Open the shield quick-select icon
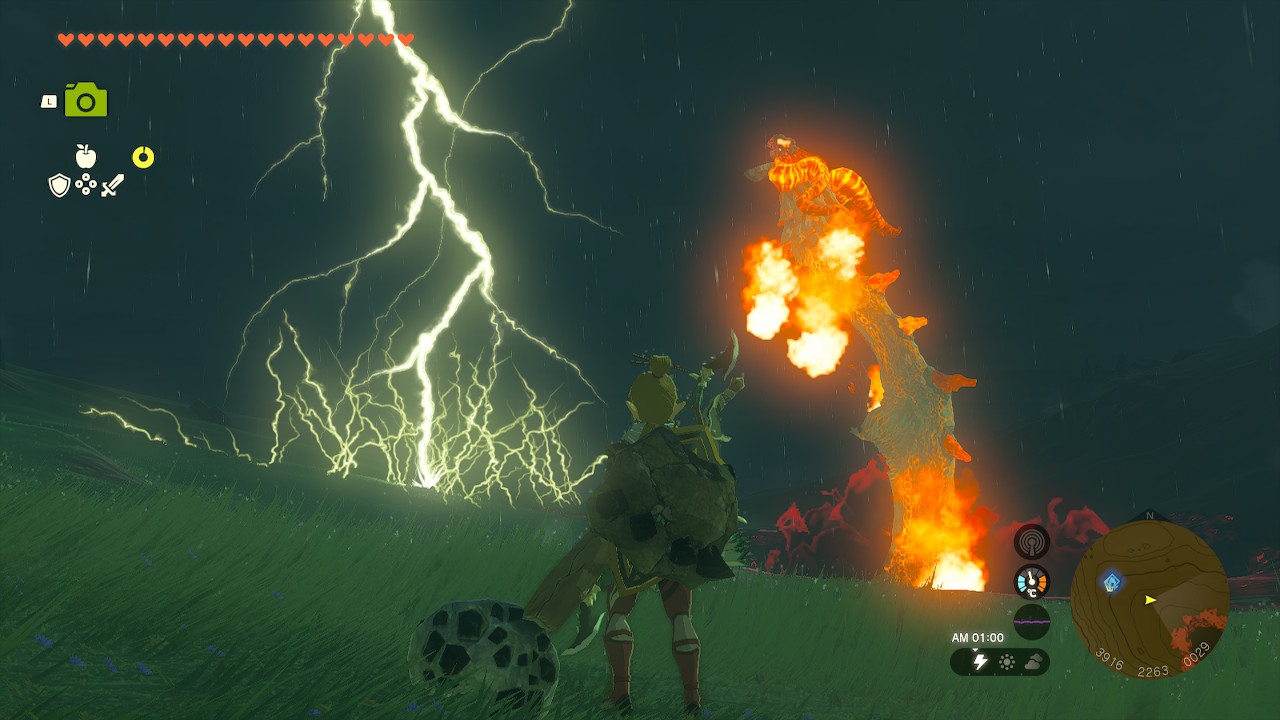This screenshot has height=720, width=1280. click(x=59, y=185)
